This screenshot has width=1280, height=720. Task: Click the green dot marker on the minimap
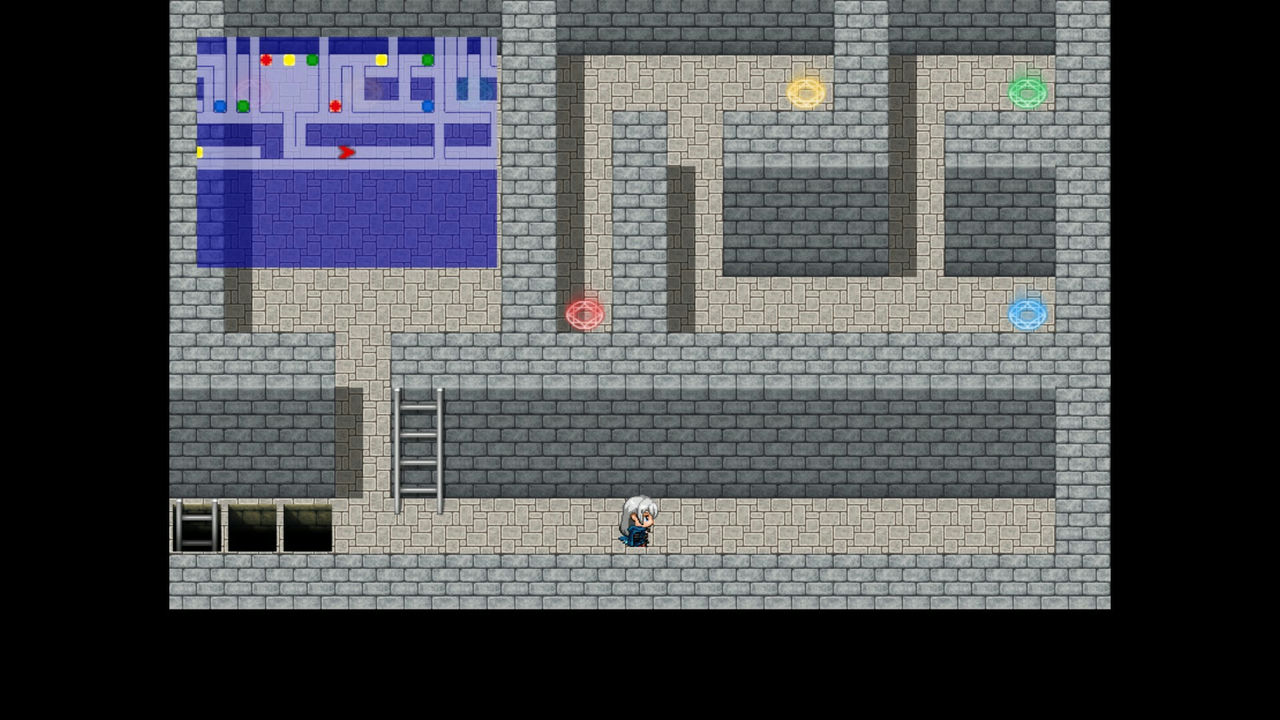[312, 60]
